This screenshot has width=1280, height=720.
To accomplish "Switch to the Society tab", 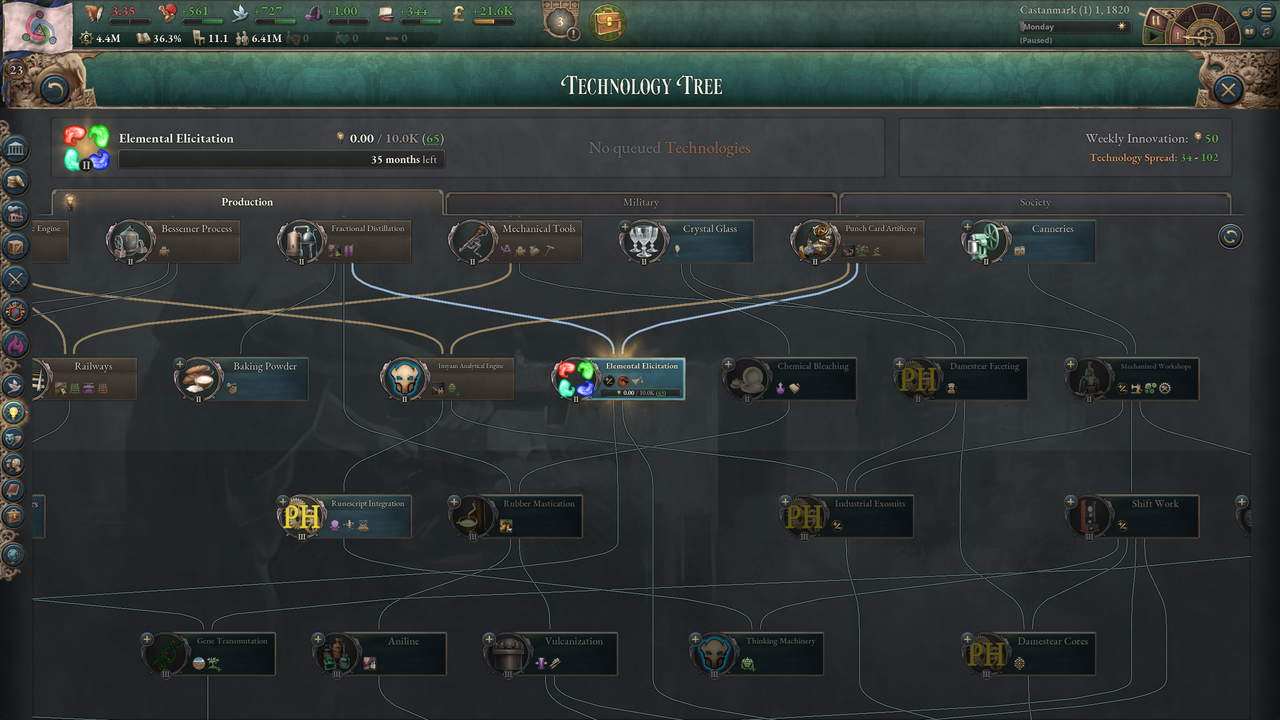I will point(1035,203).
